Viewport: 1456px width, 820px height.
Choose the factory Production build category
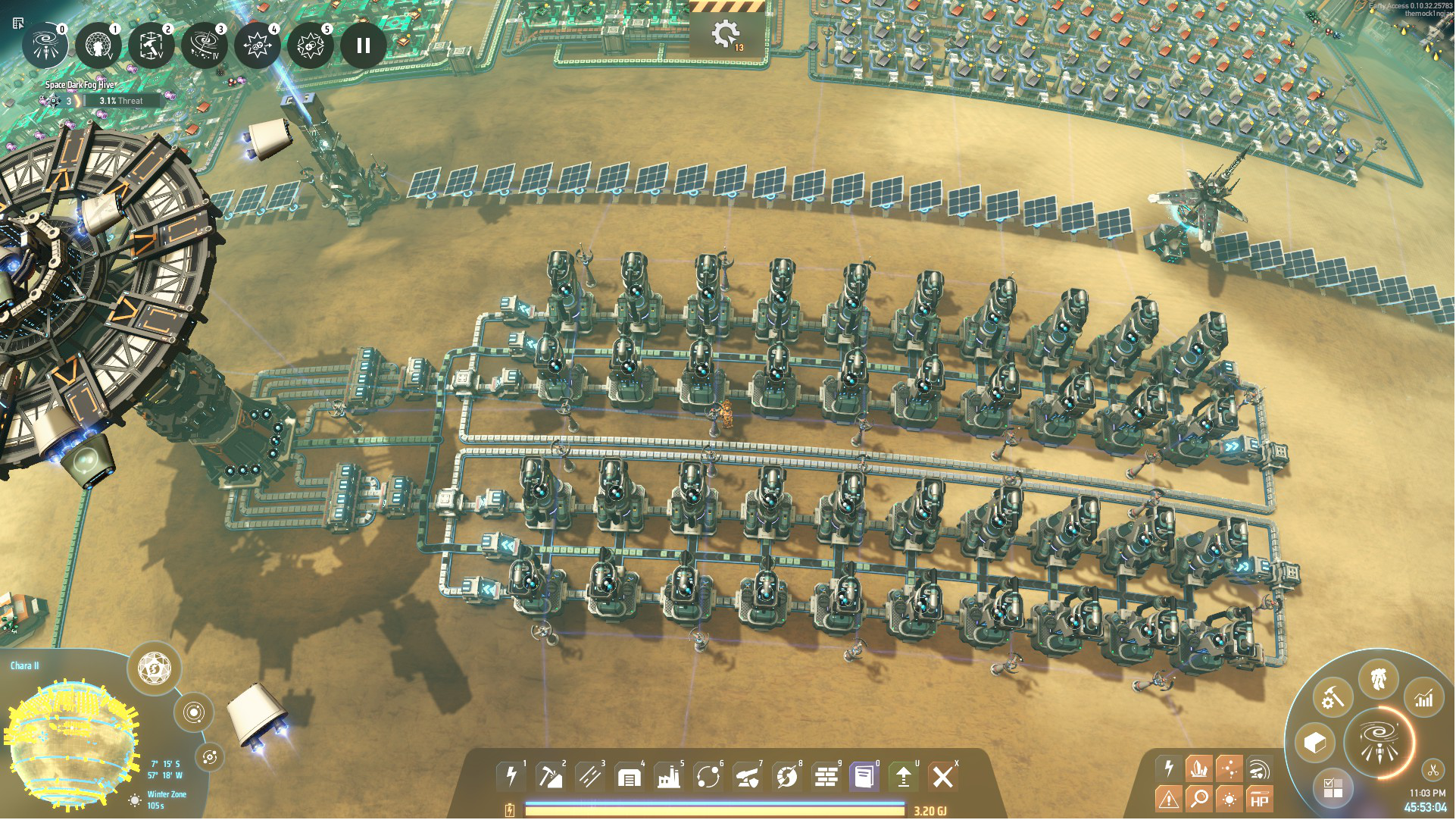pyautogui.click(x=668, y=776)
